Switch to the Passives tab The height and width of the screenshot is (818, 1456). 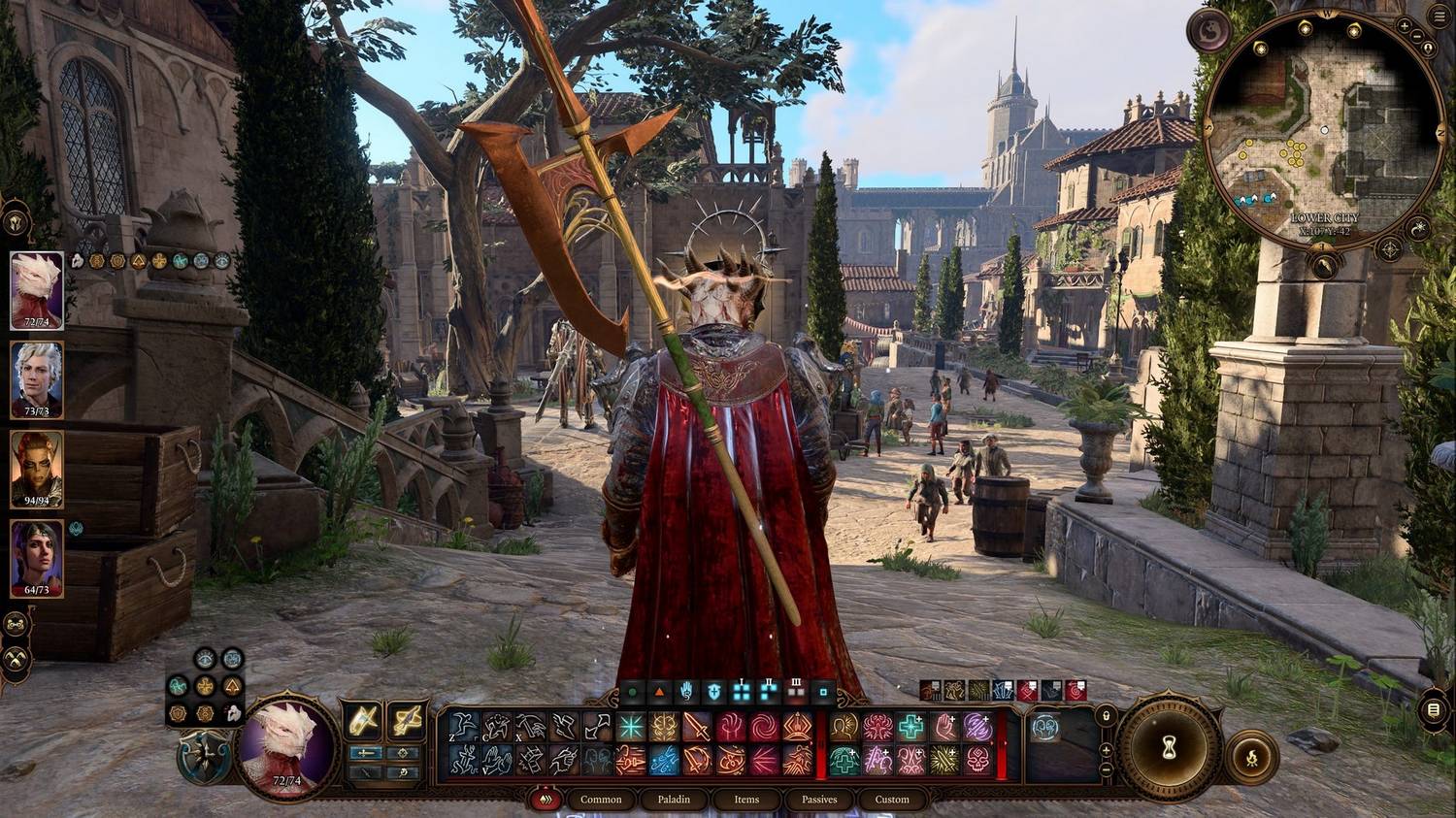tap(819, 800)
